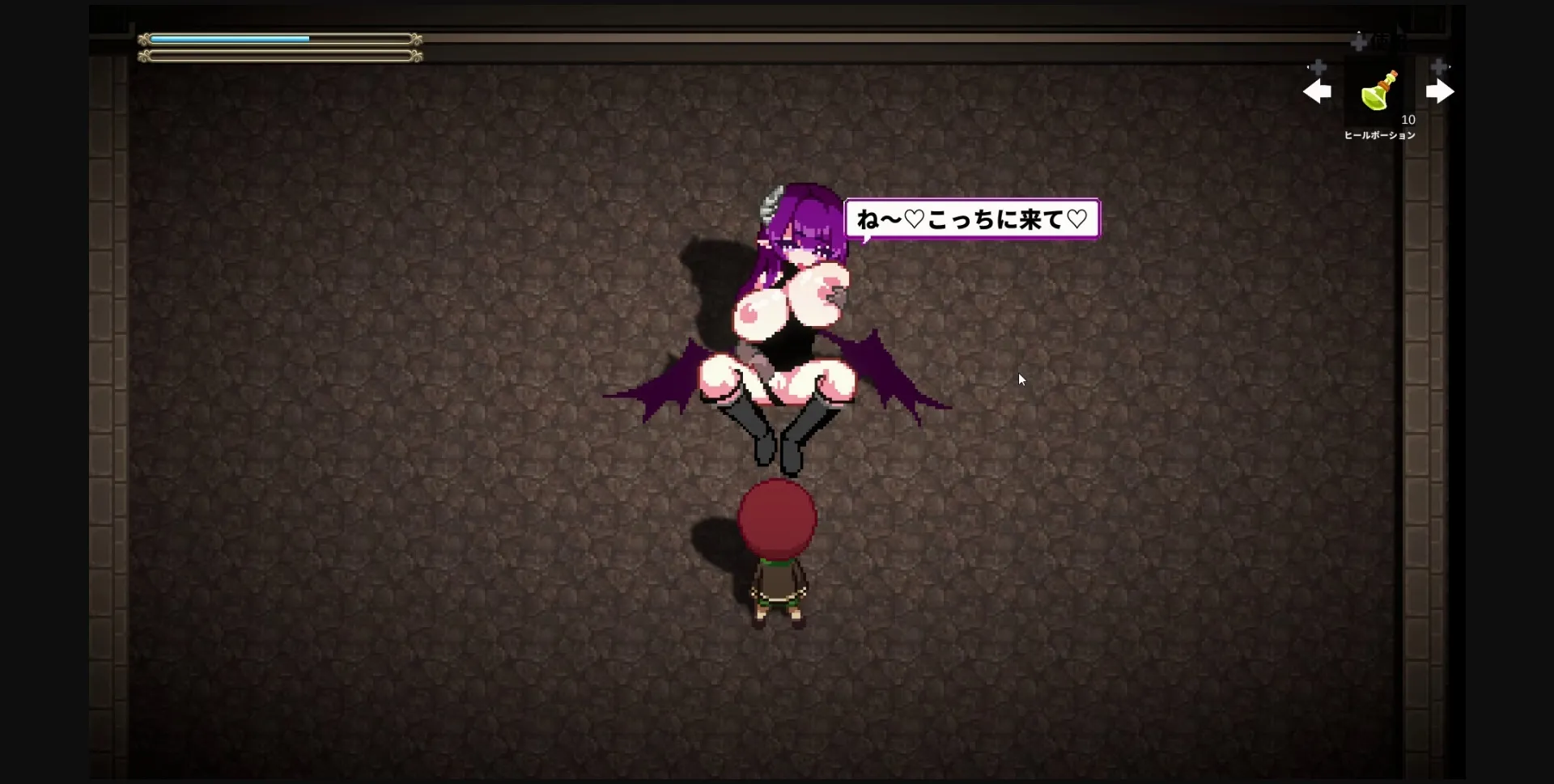Click the speech bubble saying ね〜♡こっちに来て♡
Screen dimensions: 1554x784
click(971, 219)
